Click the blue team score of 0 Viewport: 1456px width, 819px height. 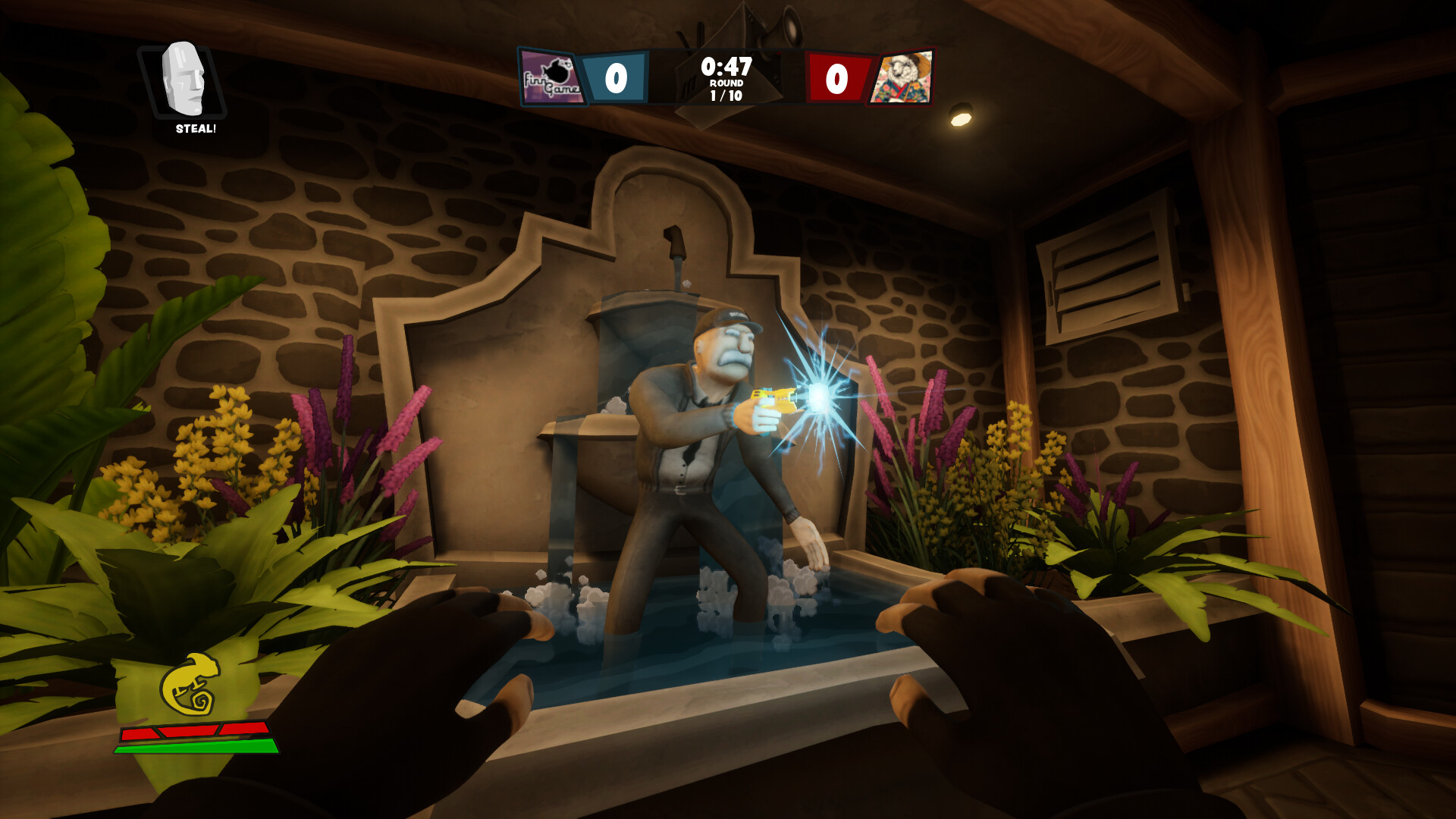click(x=616, y=76)
